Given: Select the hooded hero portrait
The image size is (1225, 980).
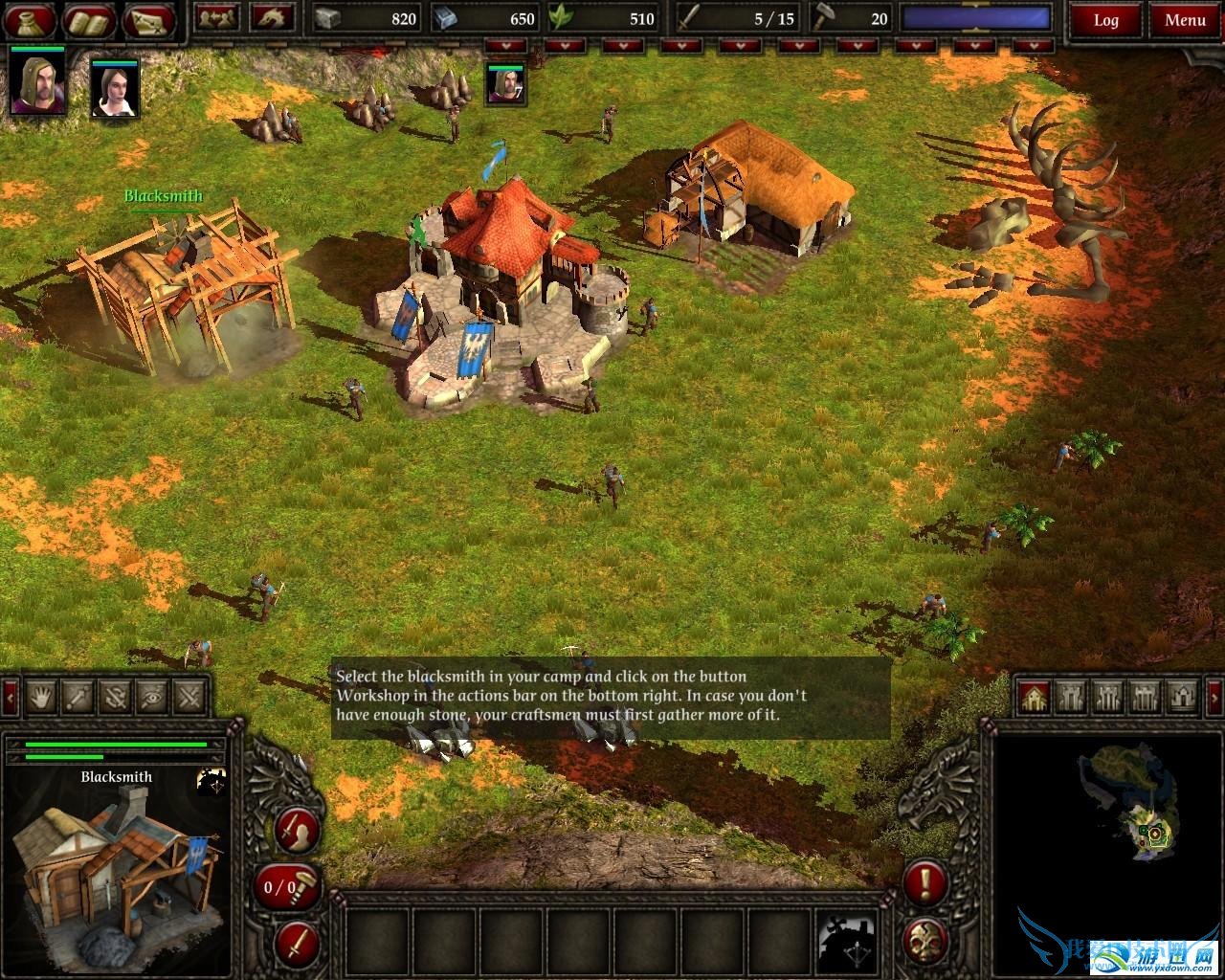Looking at the screenshot, I should click(x=38, y=82).
